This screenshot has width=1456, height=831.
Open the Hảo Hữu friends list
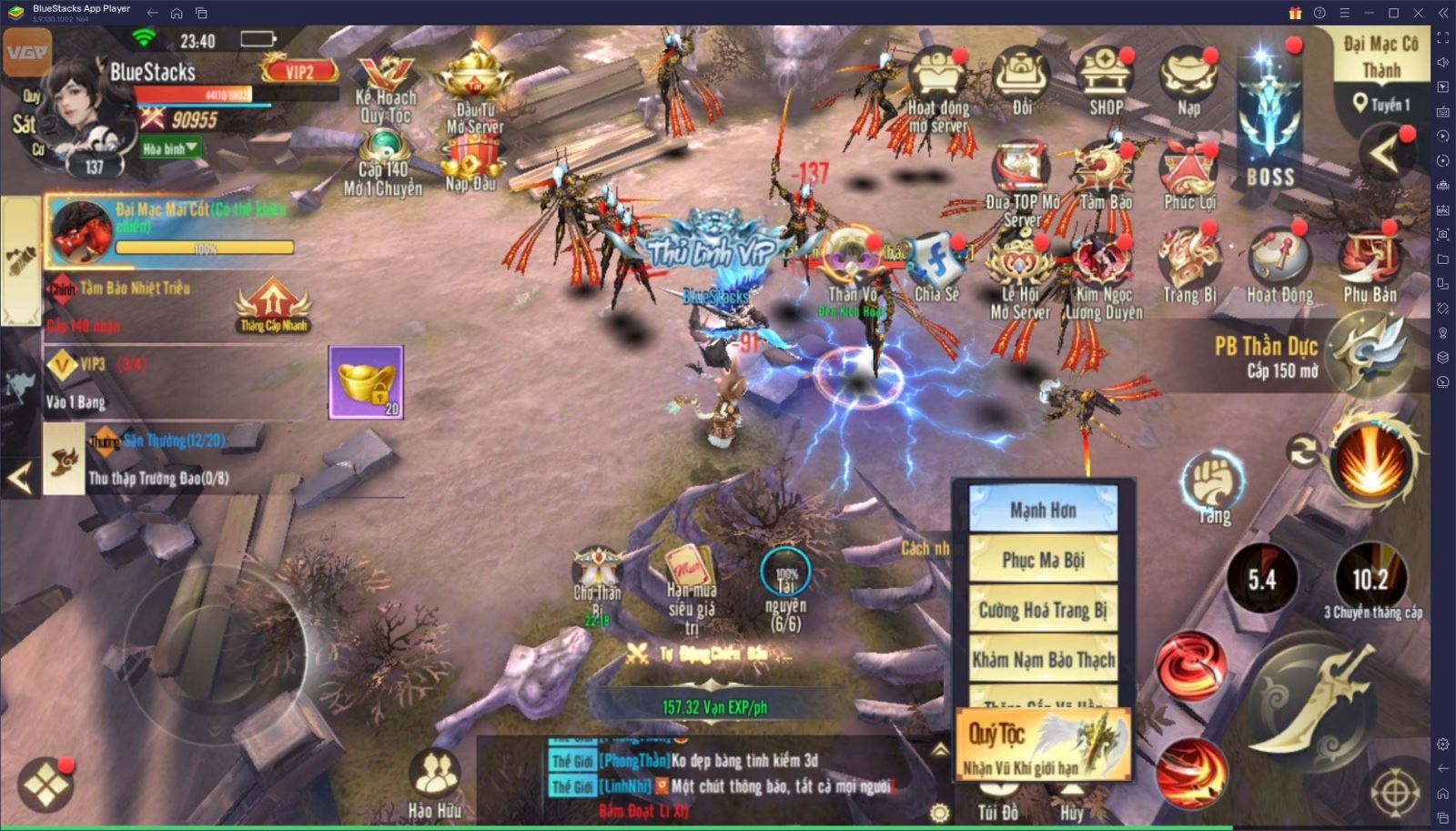click(x=434, y=785)
